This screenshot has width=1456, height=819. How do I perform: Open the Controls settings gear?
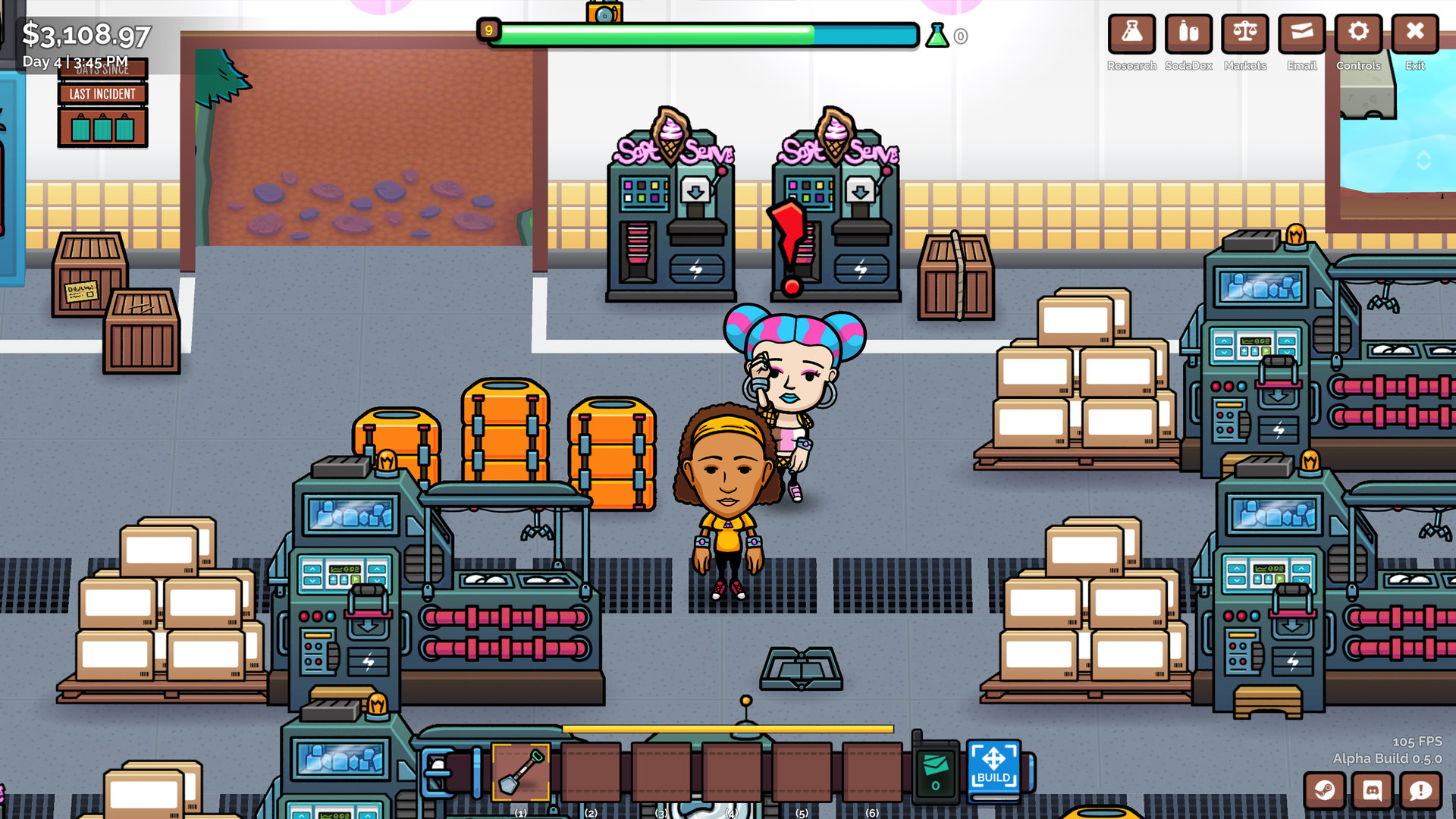coord(1358,33)
